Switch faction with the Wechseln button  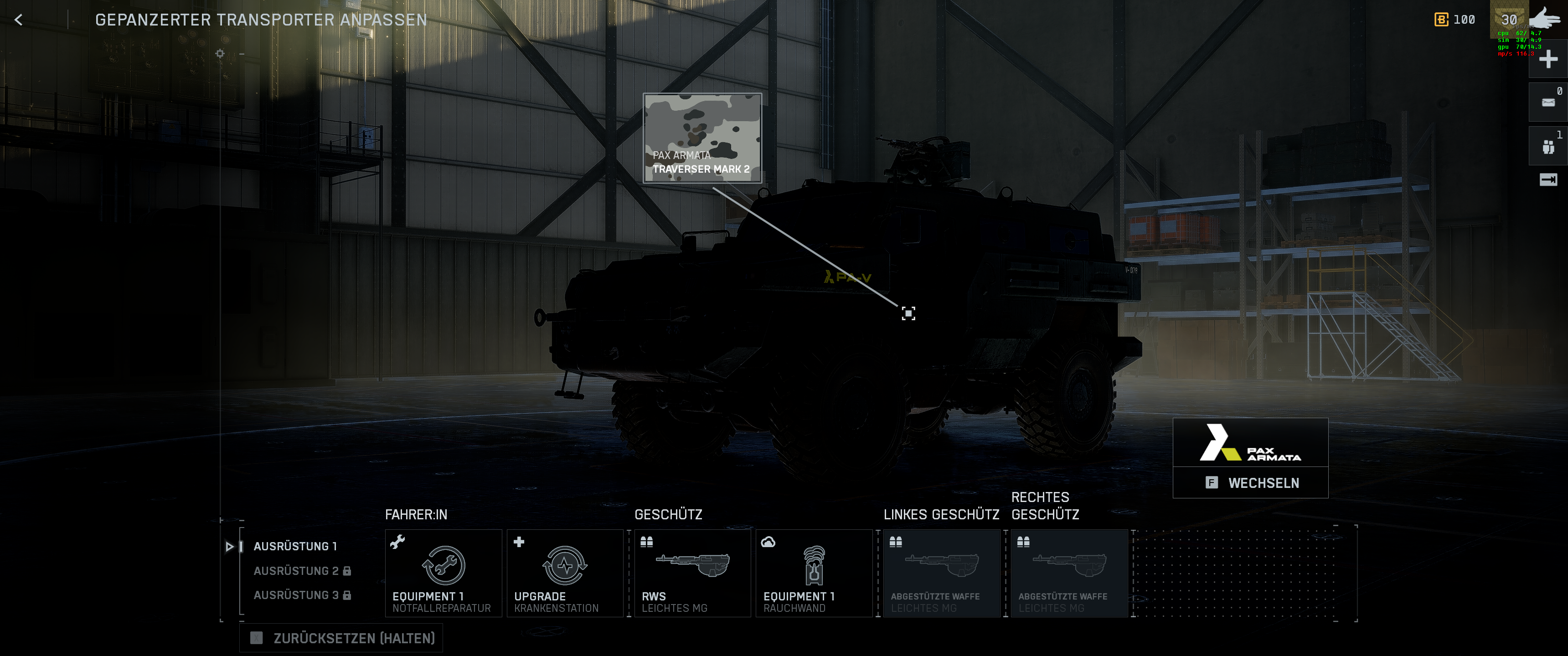(x=1250, y=482)
